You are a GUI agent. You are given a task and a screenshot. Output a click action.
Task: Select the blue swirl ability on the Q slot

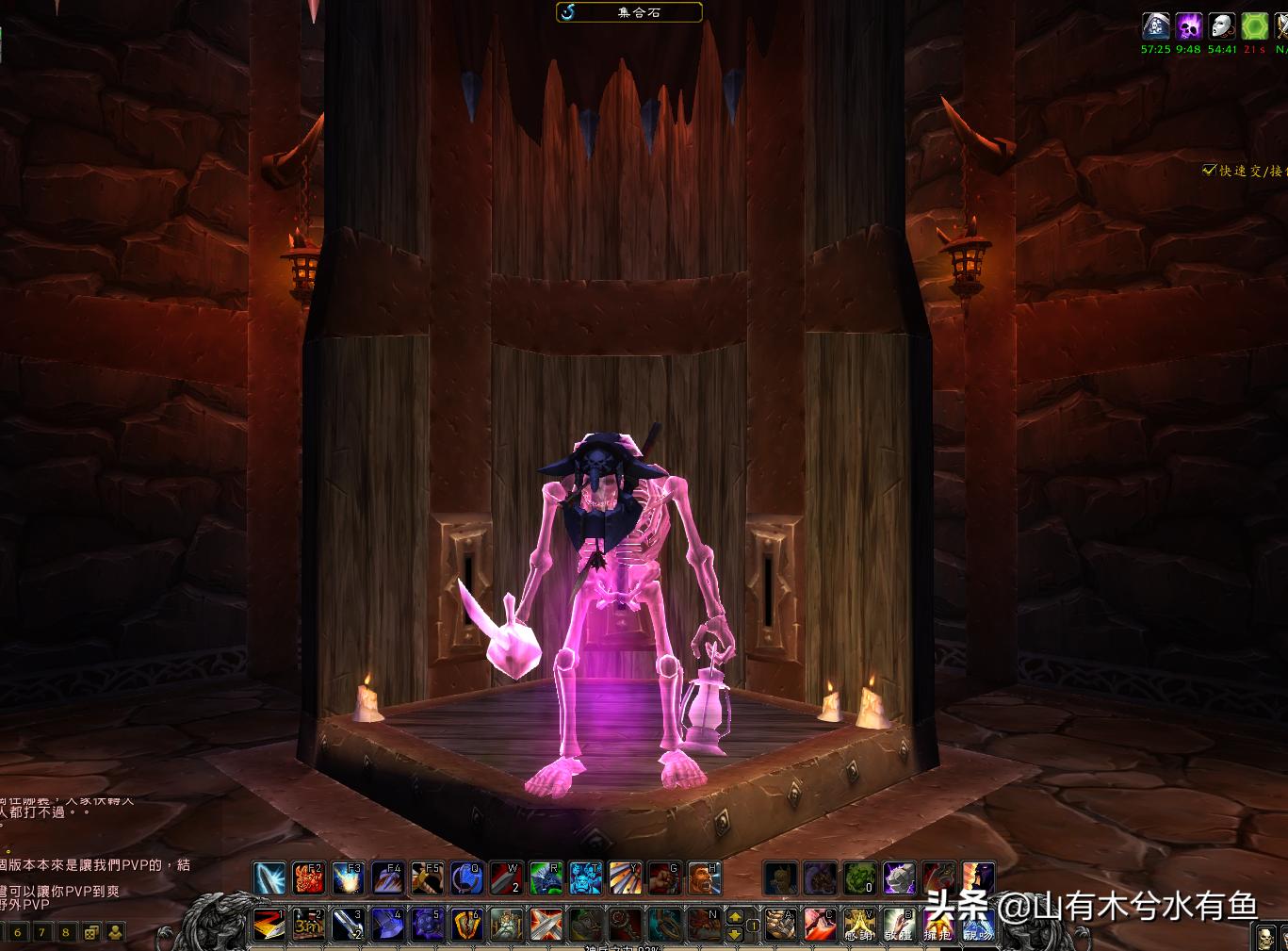coord(467,877)
